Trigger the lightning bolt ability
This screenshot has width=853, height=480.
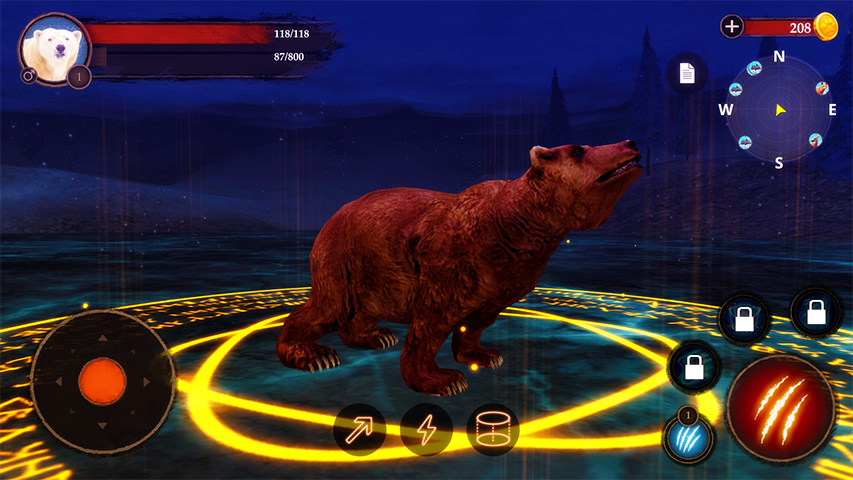pyautogui.click(x=427, y=429)
